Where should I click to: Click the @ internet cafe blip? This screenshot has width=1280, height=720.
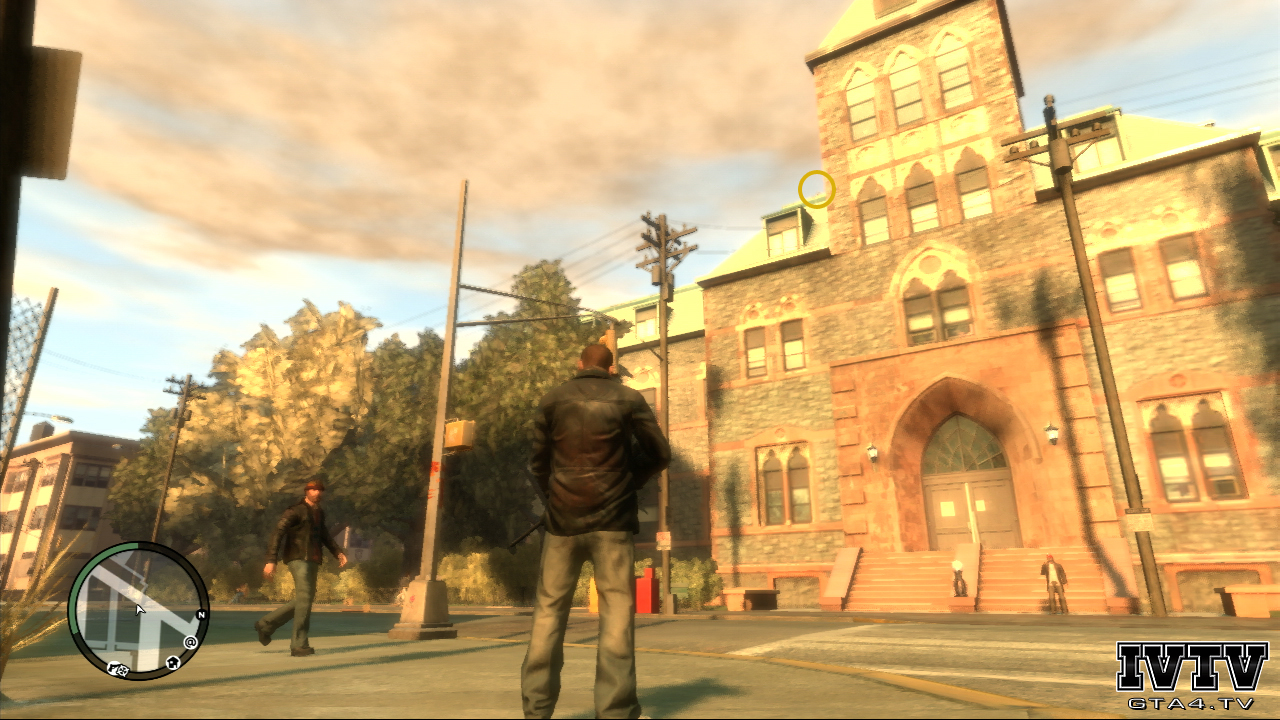(x=190, y=642)
